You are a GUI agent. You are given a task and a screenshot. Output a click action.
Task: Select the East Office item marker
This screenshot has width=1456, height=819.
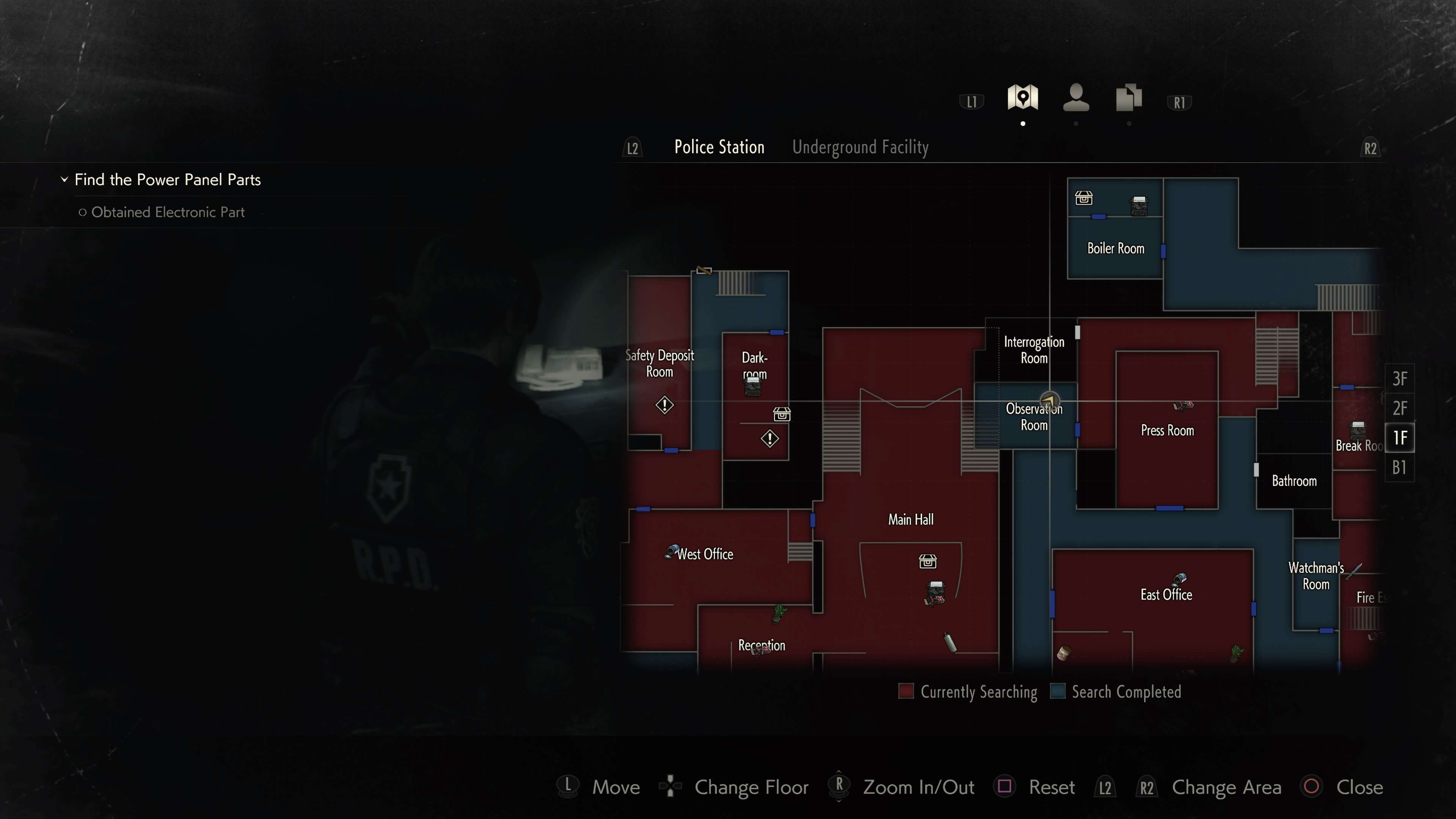[x=1180, y=579]
